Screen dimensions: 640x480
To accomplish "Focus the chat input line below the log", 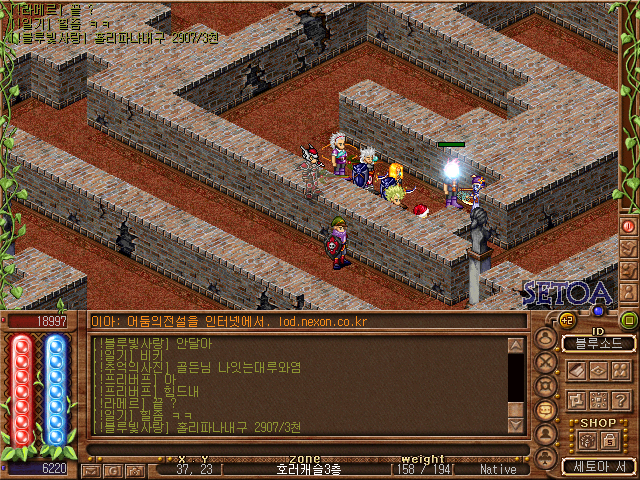I will click(300, 447).
